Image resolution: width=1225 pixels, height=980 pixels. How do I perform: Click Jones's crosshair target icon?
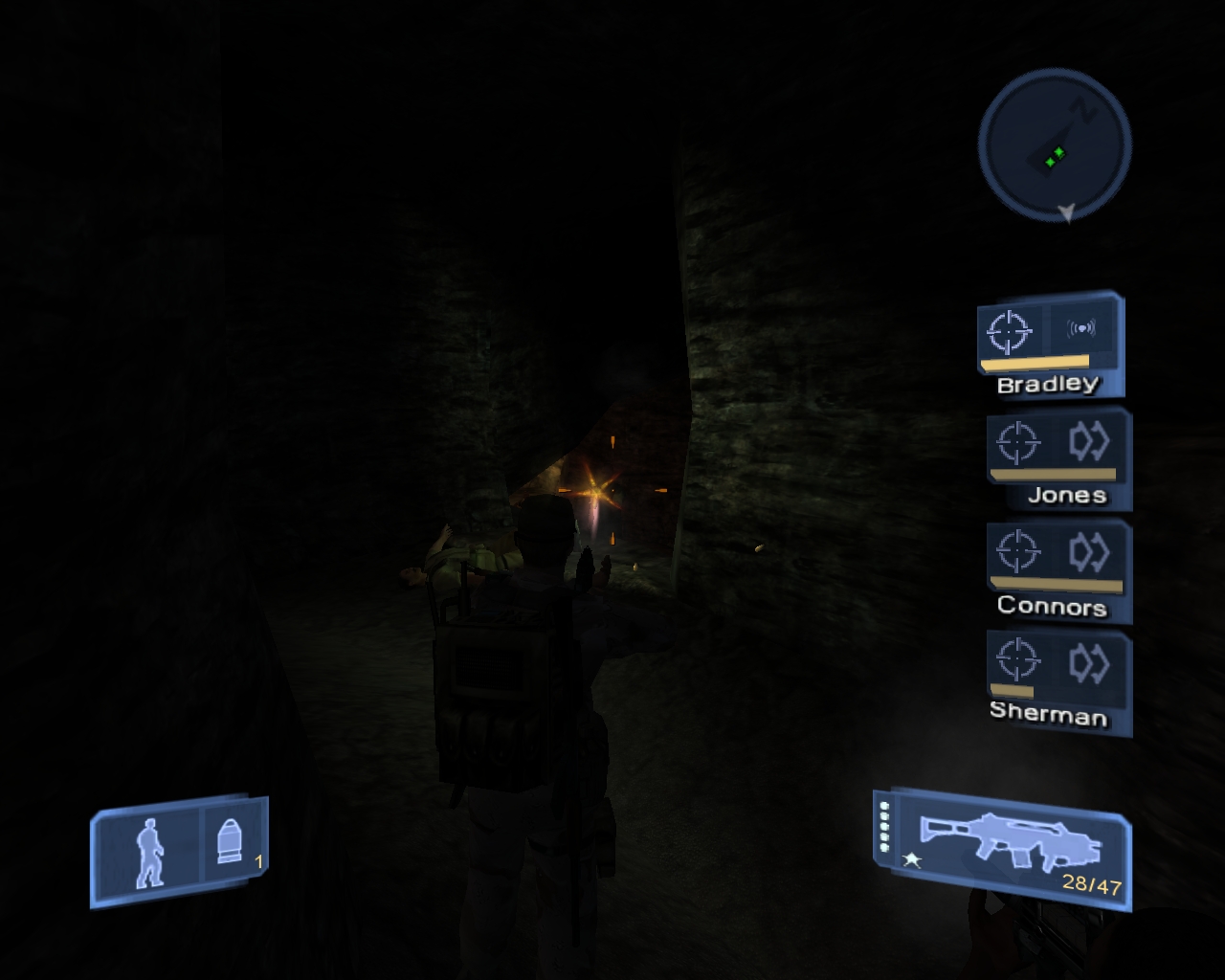coord(1017,442)
